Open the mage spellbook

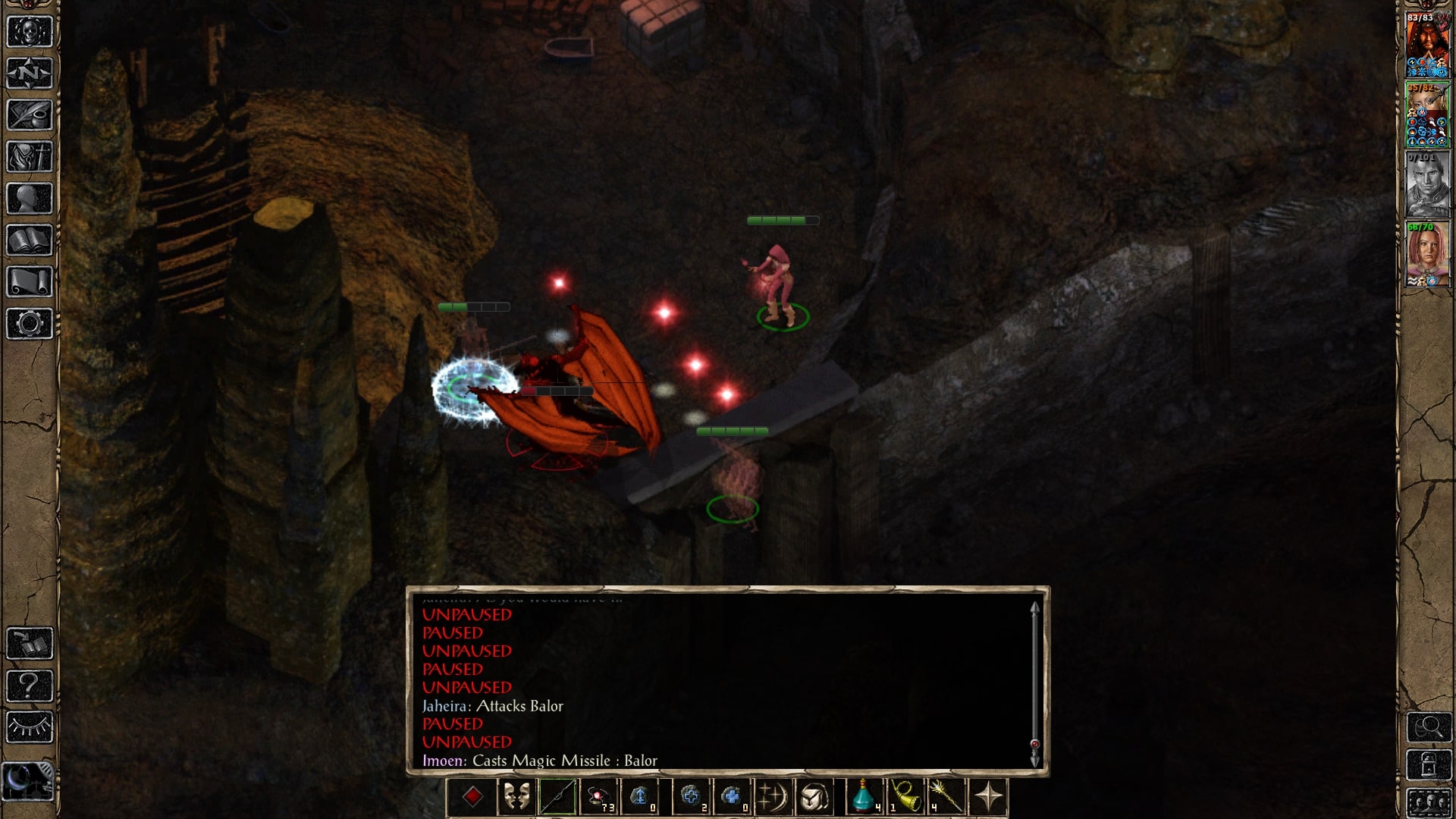point(30,240)
